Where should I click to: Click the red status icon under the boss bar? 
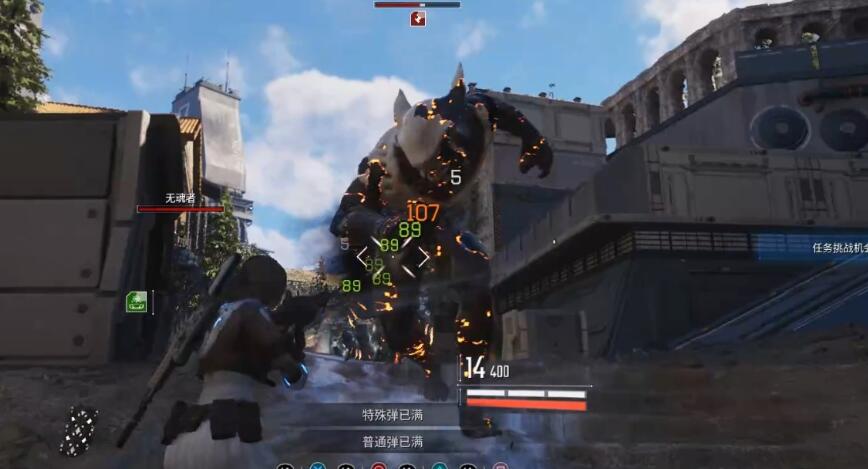(417, 18)
